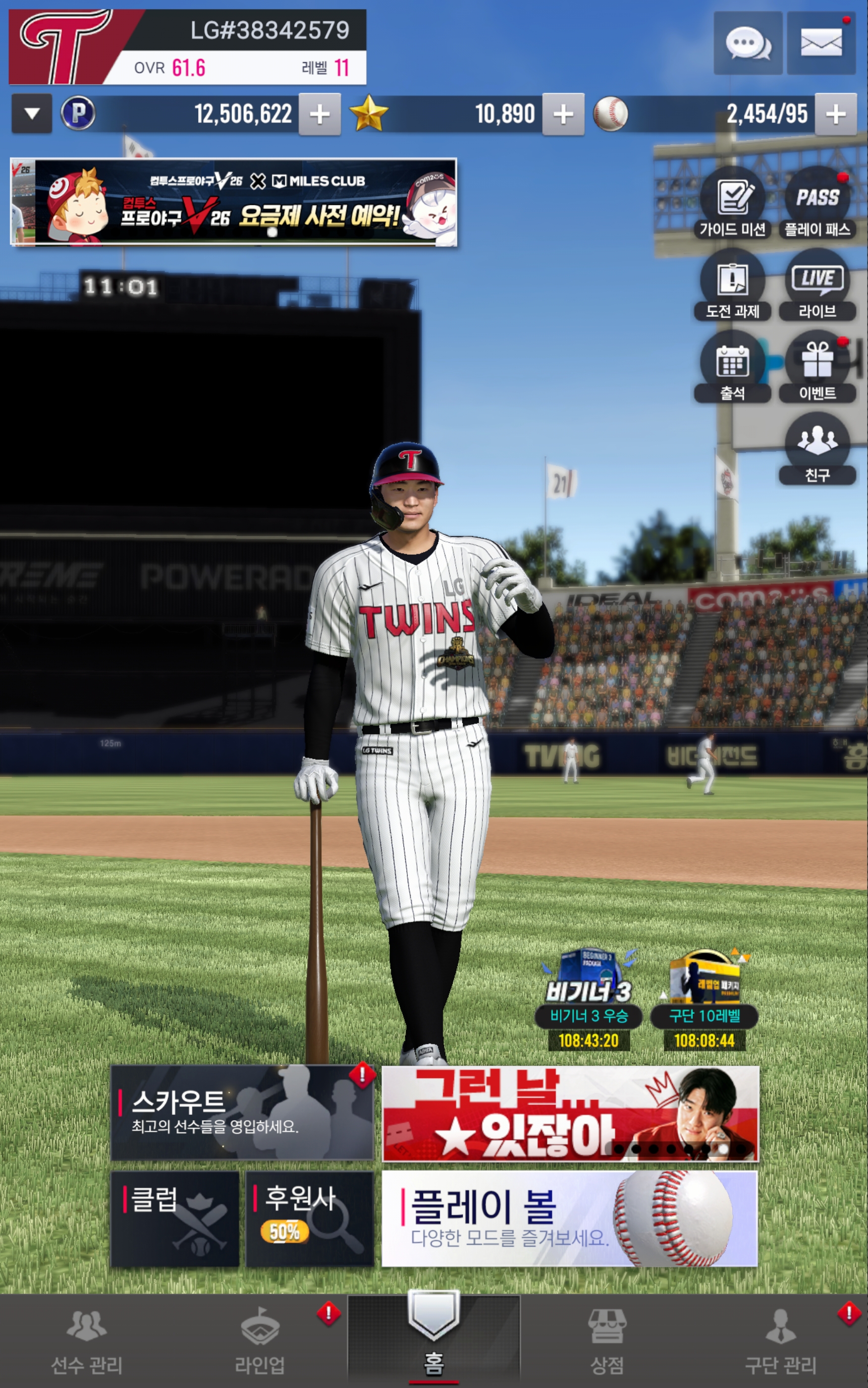Add more stars with plus button

click(563, 114)
